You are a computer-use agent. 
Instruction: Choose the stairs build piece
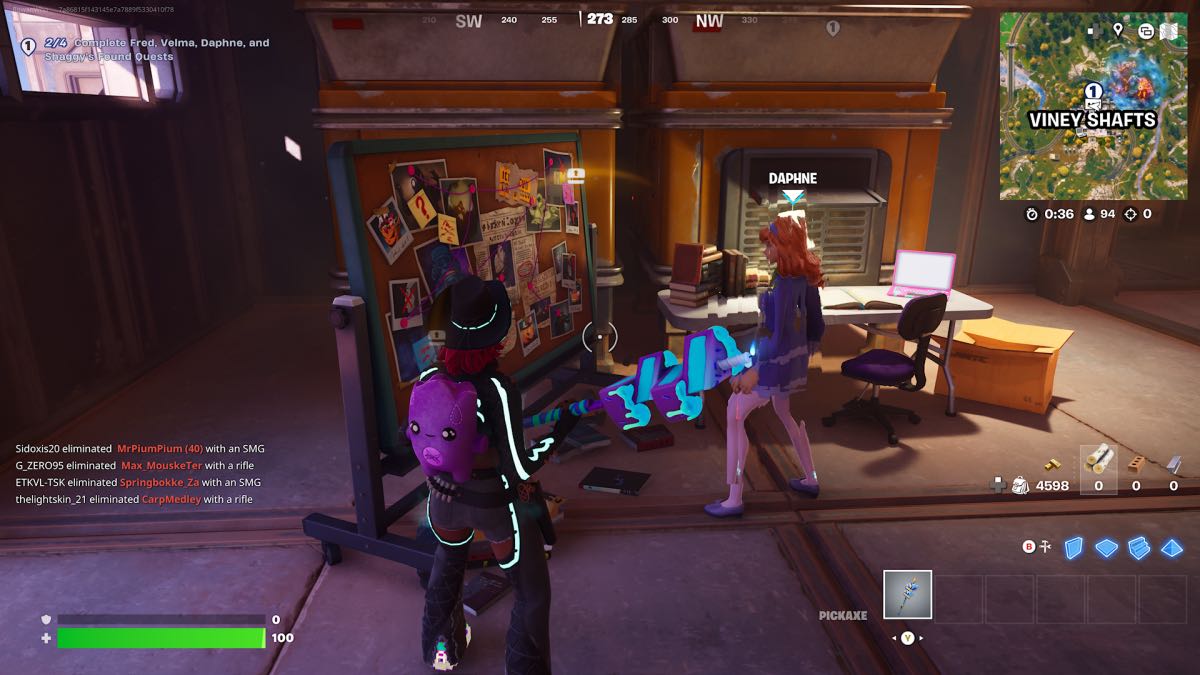click(1139, 547)
